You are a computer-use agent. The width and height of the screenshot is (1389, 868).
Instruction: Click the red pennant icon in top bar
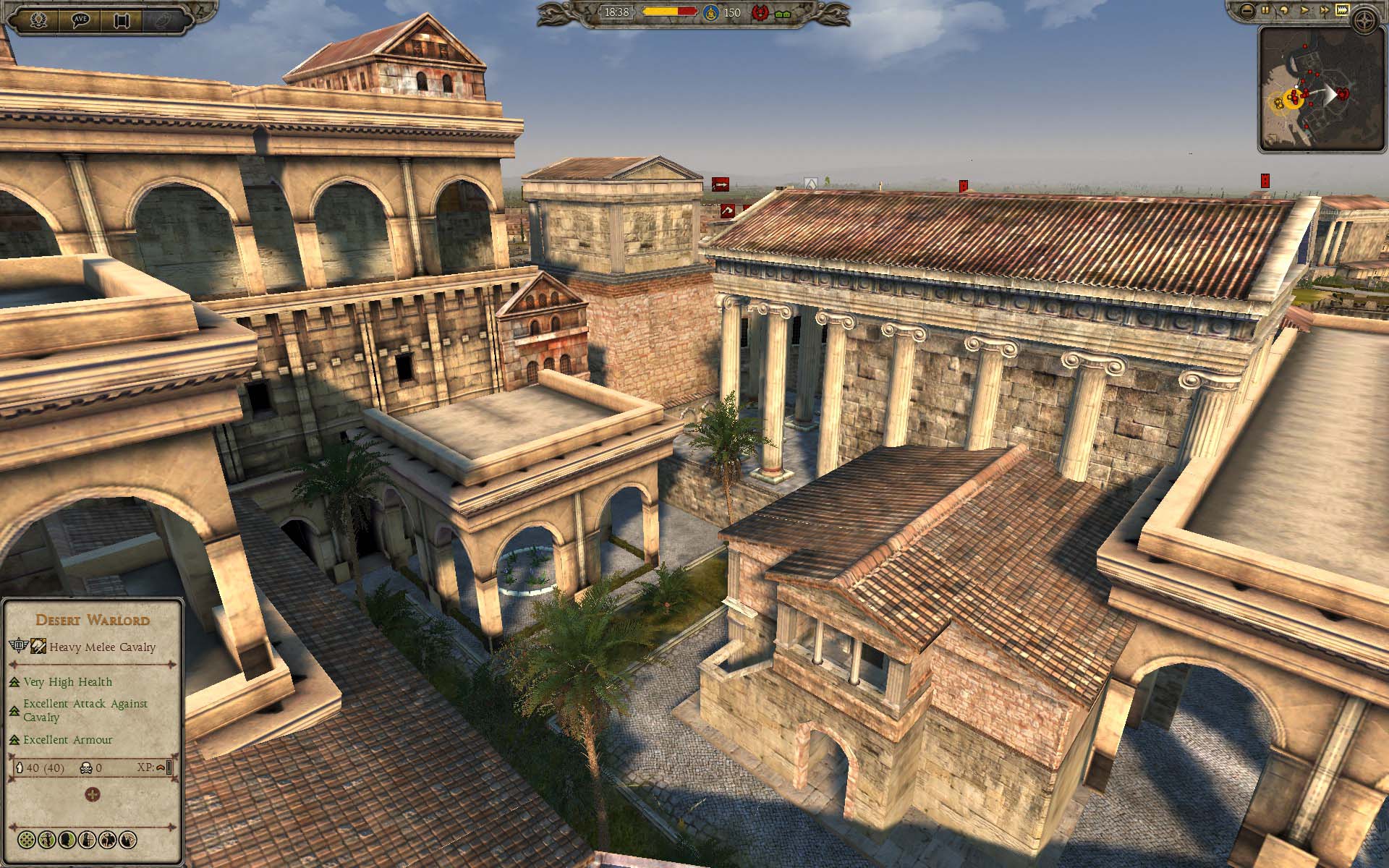click(760, 13)
